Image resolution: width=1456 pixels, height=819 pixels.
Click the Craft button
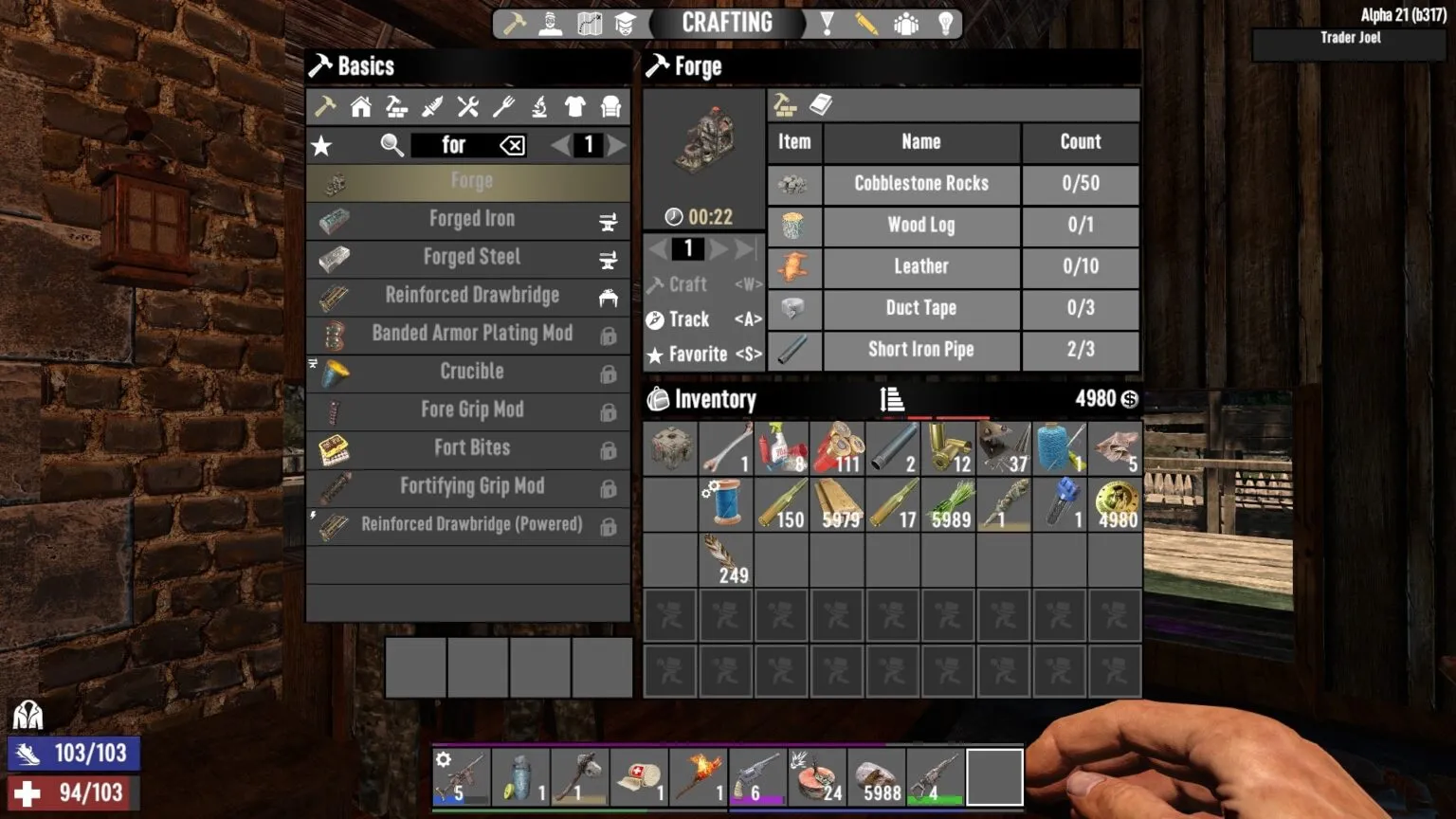coord(690,284)
